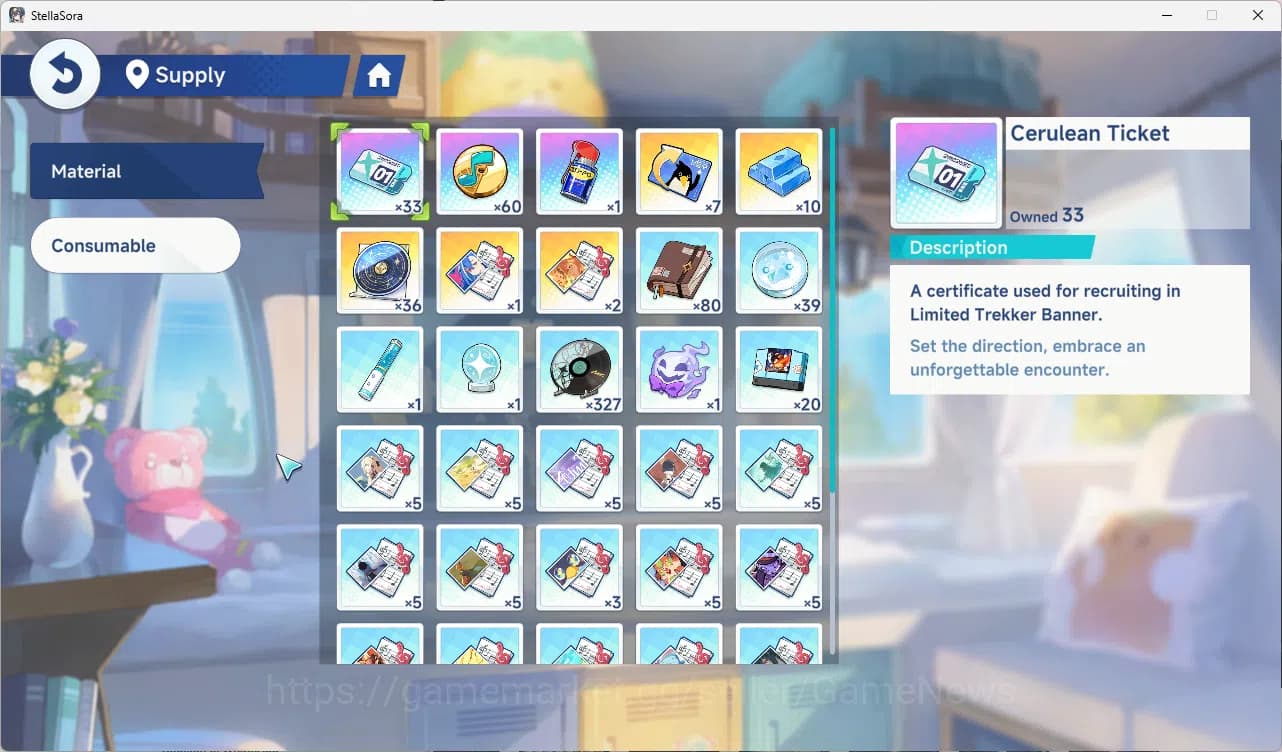This screenshot has height=752, width=1282.
Task: Select the black vinyl record with x327
Action: tap(580, 369)
